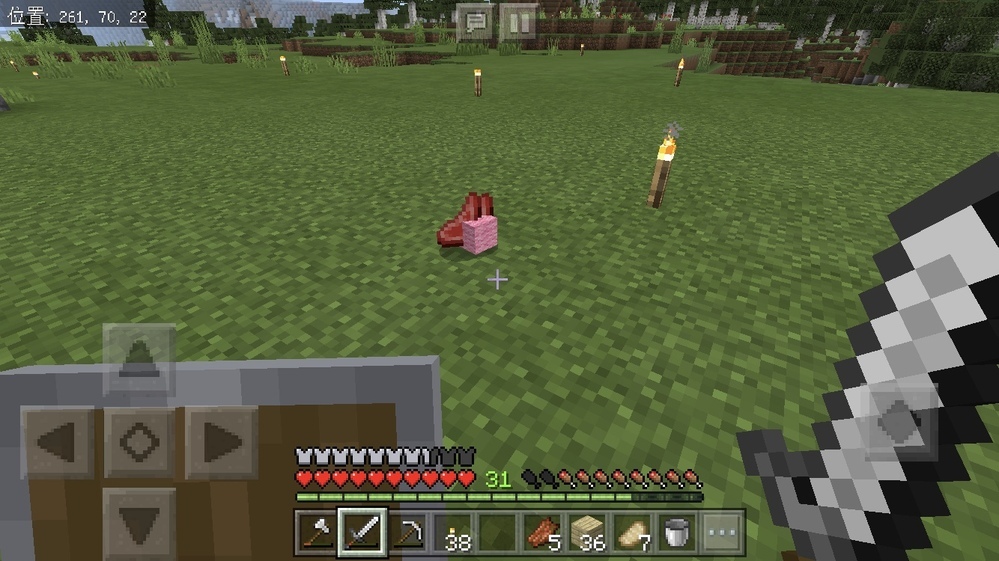This screenshot has width=999, height=561.
Task: Tap the move right arrow
Action: (x=221, y=441)
